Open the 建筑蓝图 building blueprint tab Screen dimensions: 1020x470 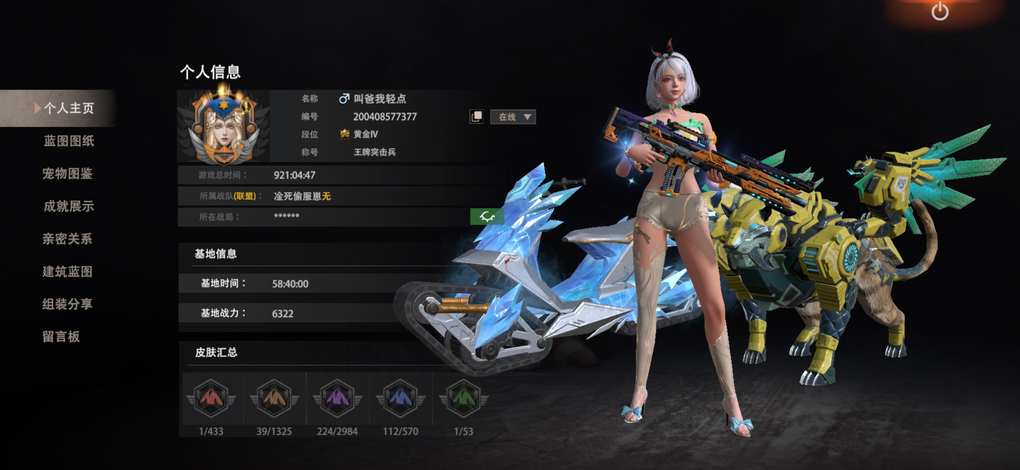(x=68, y=272)
